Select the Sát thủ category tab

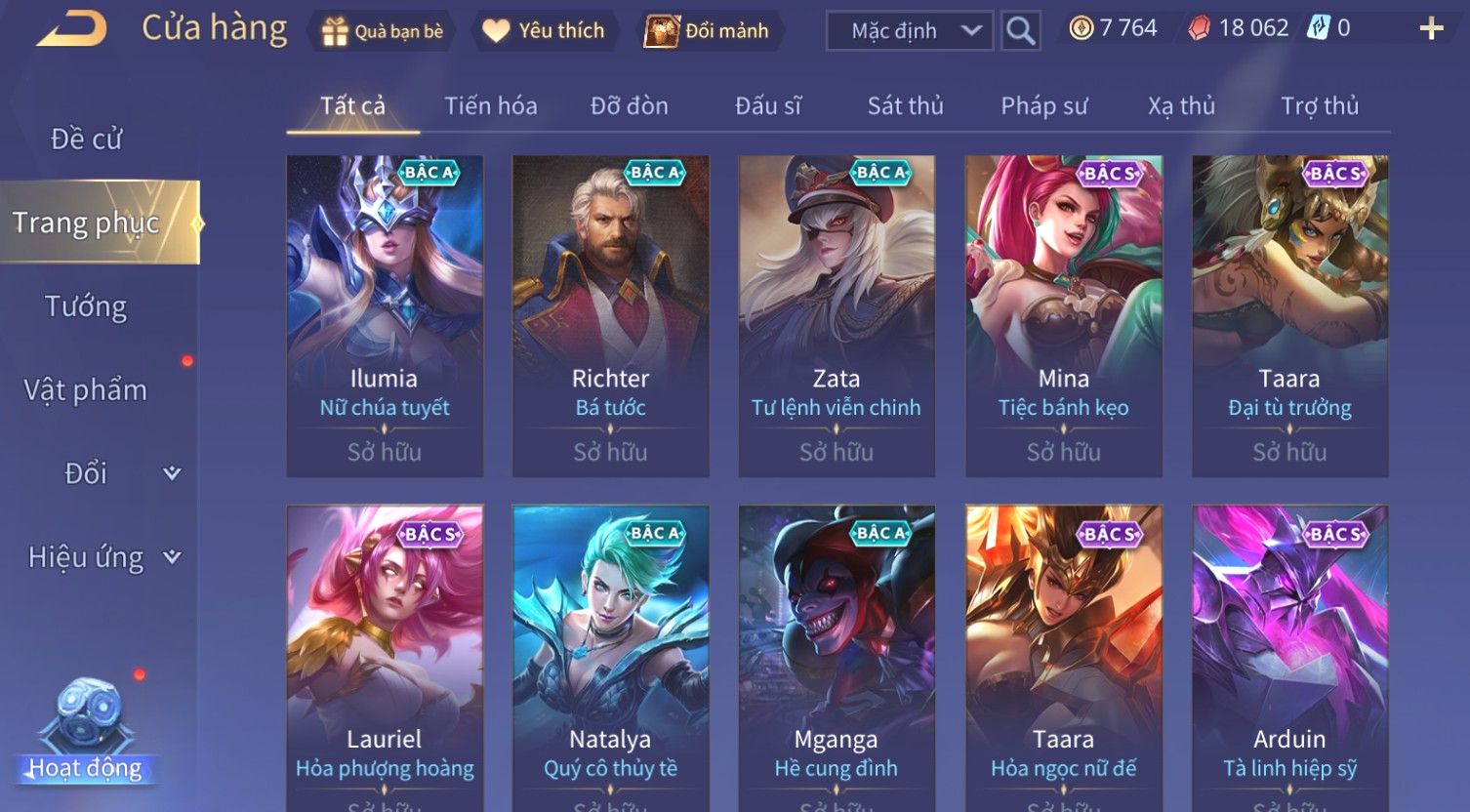[905, 105]
